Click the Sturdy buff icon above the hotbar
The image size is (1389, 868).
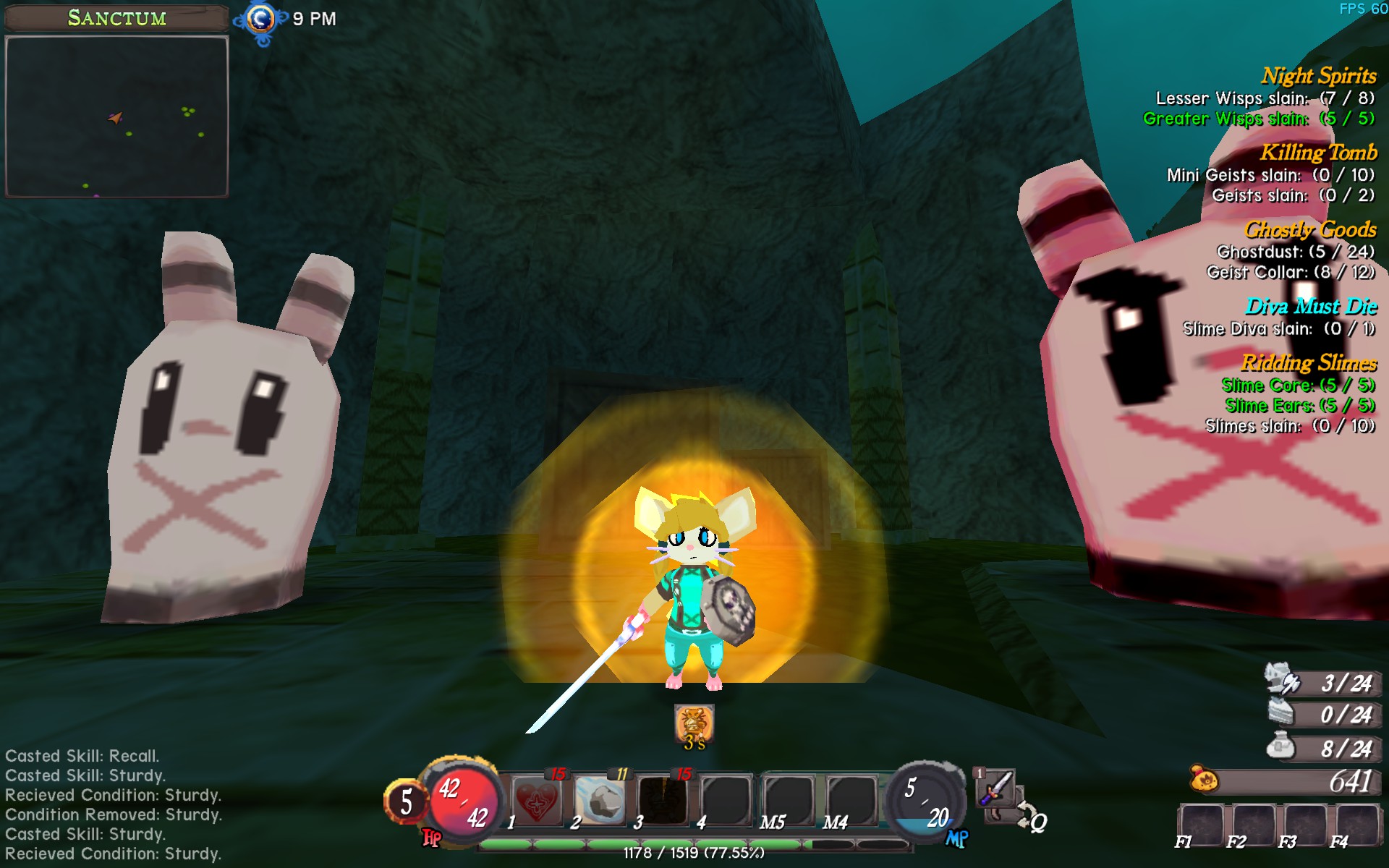click(694, 723)
